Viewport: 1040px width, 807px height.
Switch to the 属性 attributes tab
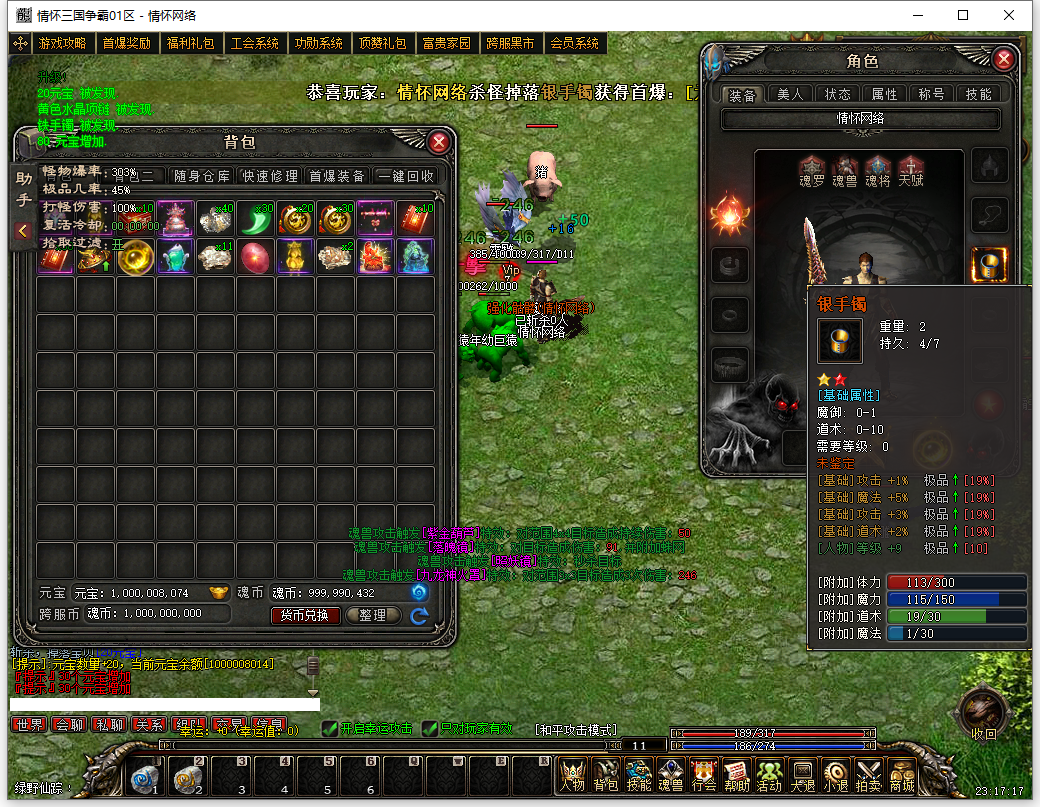pos(885,94)
